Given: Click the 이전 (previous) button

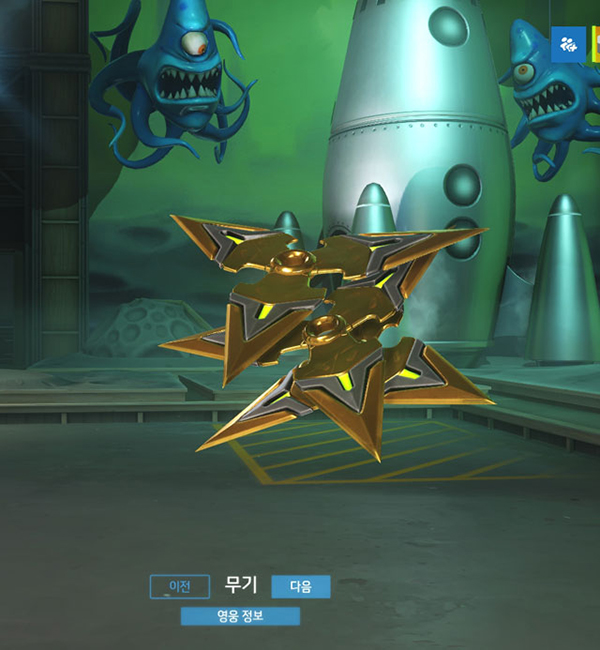Looking at the screenshot, I should point(179,586).
